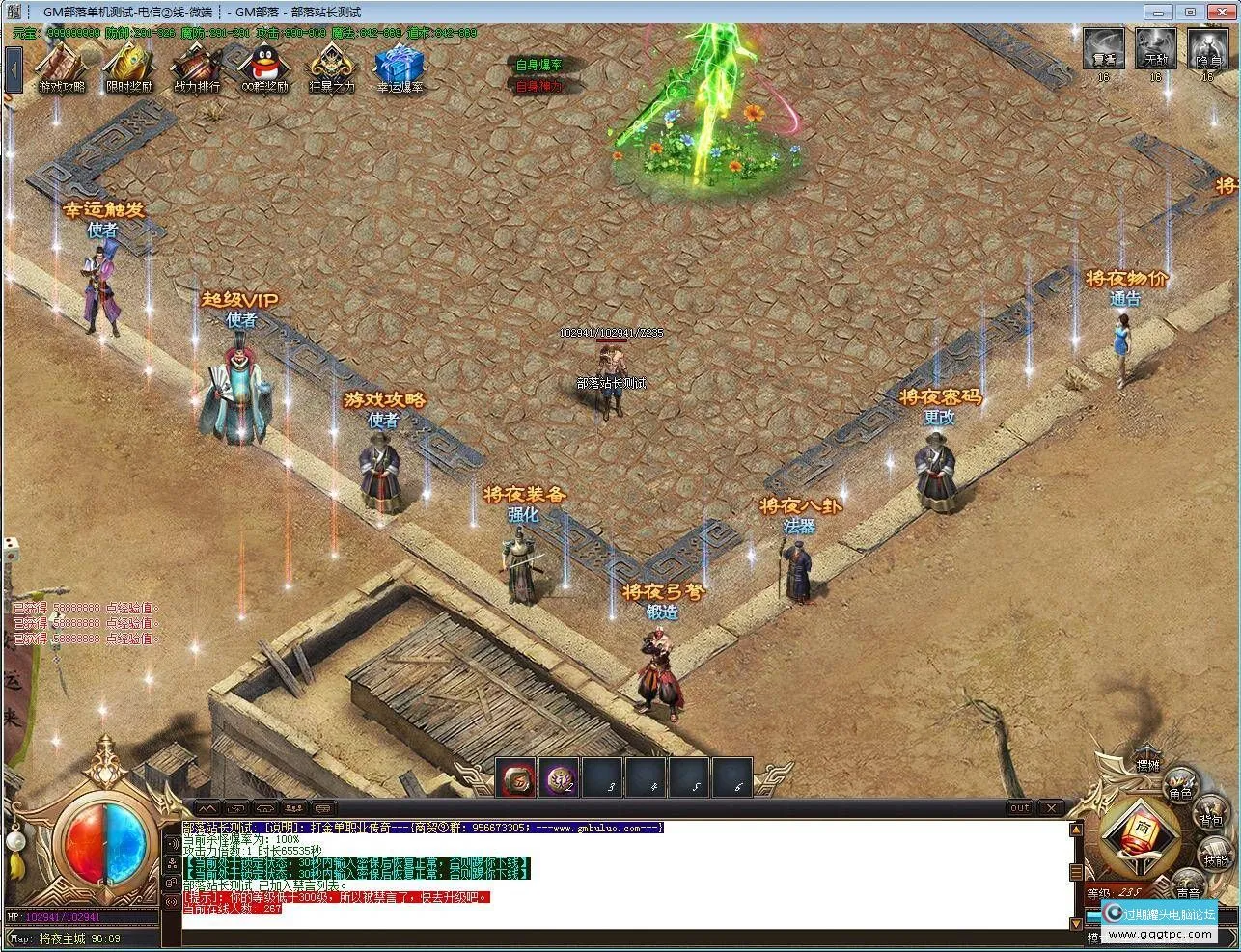Open the 背包 backpack
This screenshot has height=952, width=1241.
click(x=1210, y=819)
